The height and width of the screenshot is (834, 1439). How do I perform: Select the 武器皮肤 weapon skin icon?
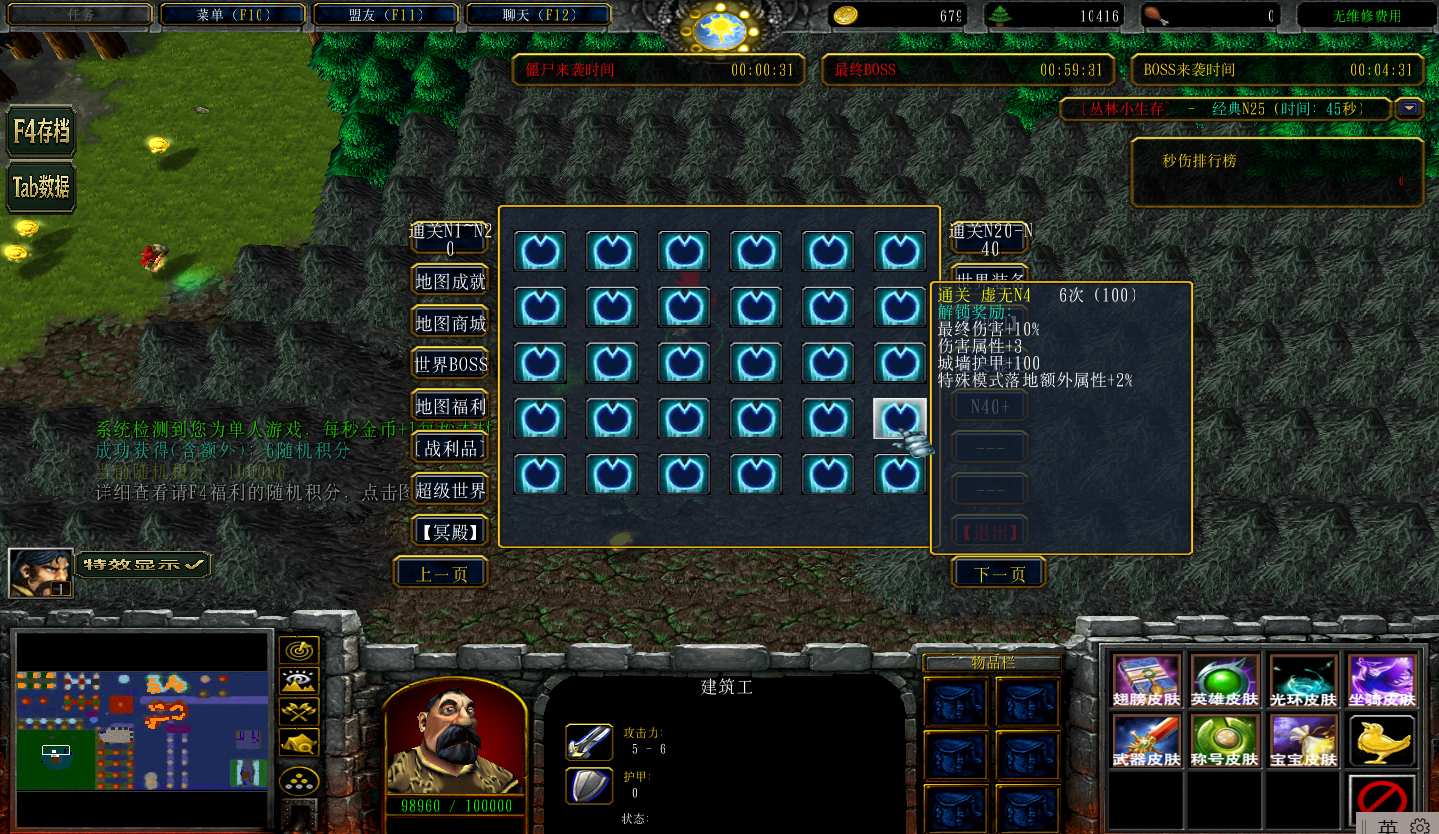[x=1147, y=741]
